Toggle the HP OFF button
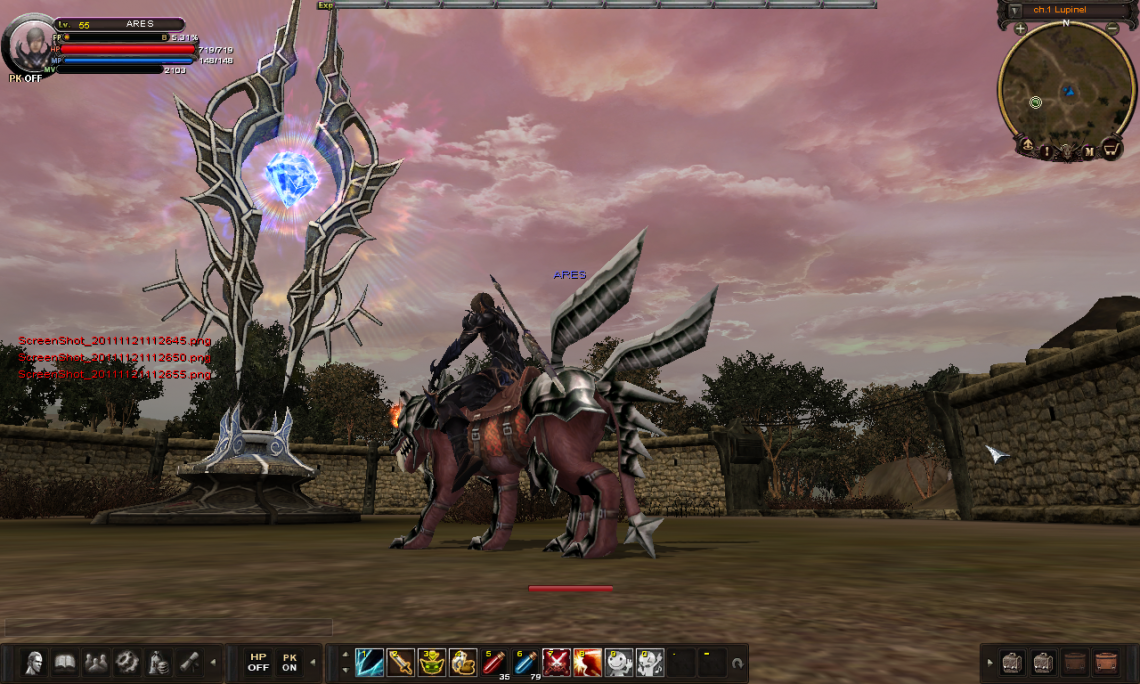 (x=258, y=662)
